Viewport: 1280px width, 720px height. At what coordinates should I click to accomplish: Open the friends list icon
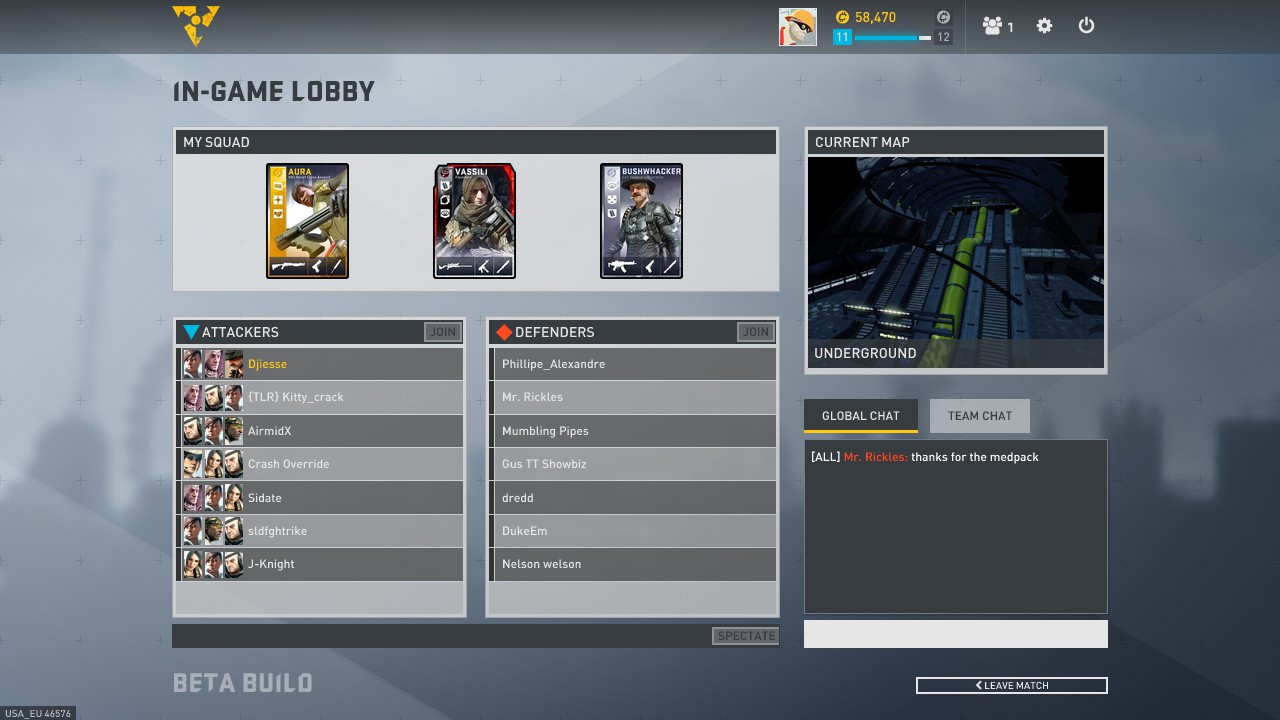coord(997,26)
